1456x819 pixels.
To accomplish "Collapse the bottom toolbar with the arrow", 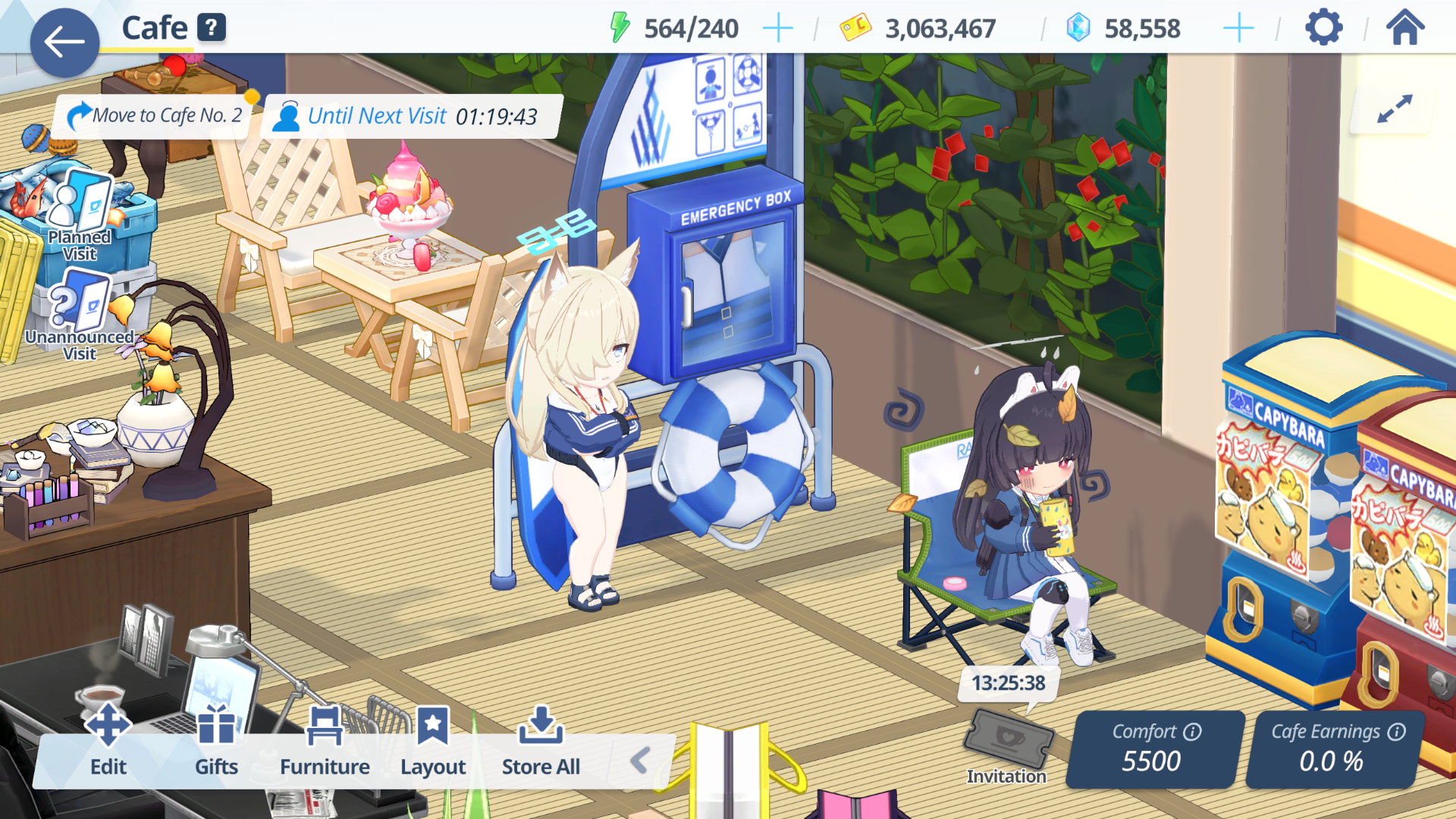I will (x=640, y=760).
